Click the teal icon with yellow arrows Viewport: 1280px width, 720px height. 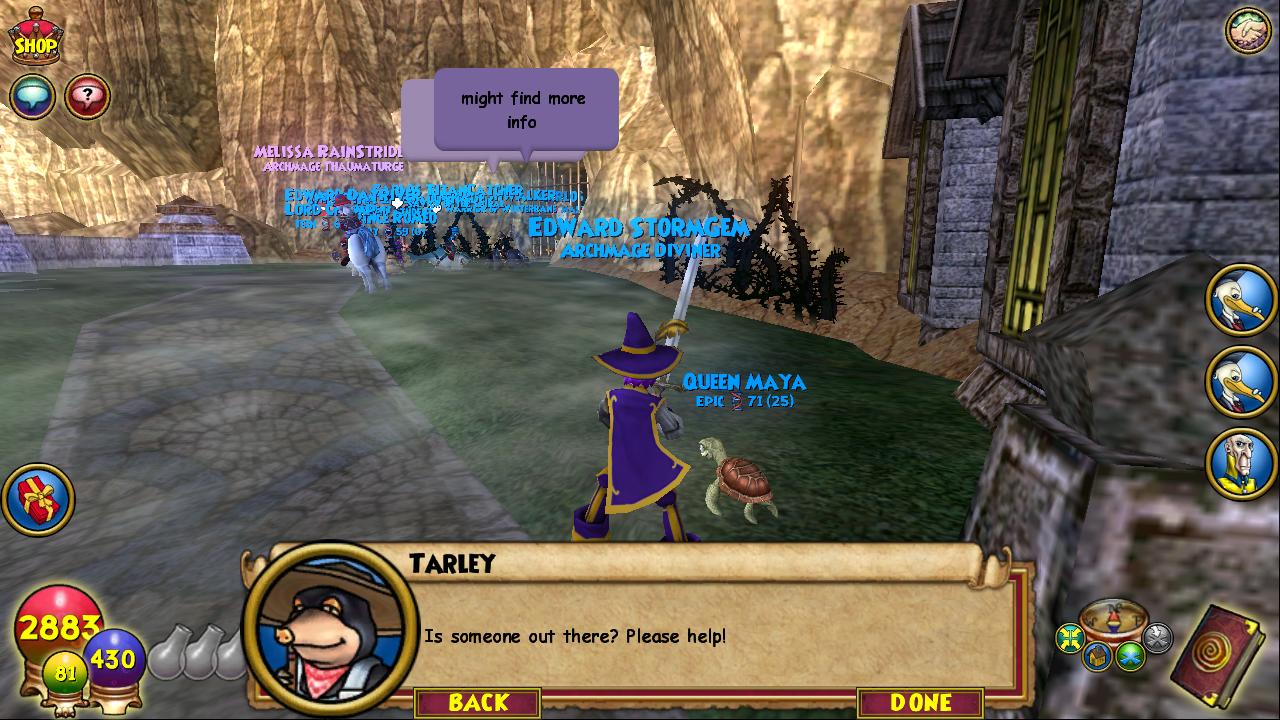click(x=1070, y=637)
